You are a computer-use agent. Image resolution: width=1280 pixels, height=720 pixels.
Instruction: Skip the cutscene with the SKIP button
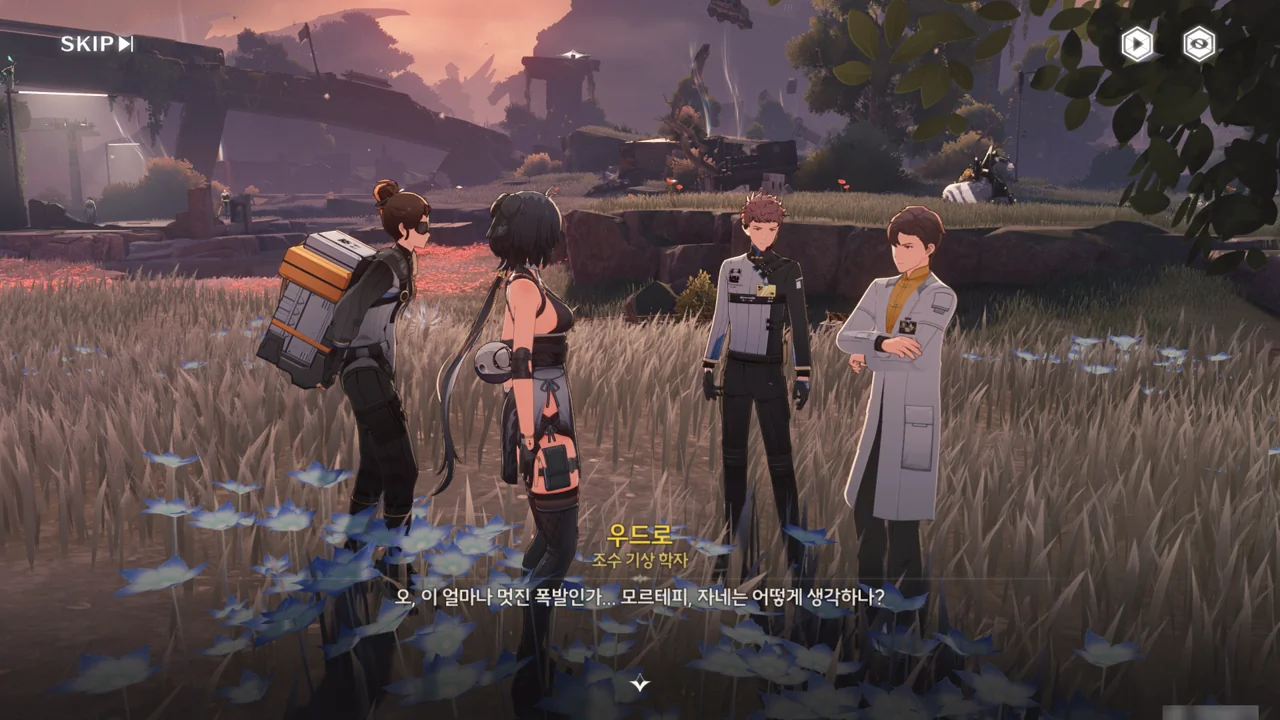96,44
